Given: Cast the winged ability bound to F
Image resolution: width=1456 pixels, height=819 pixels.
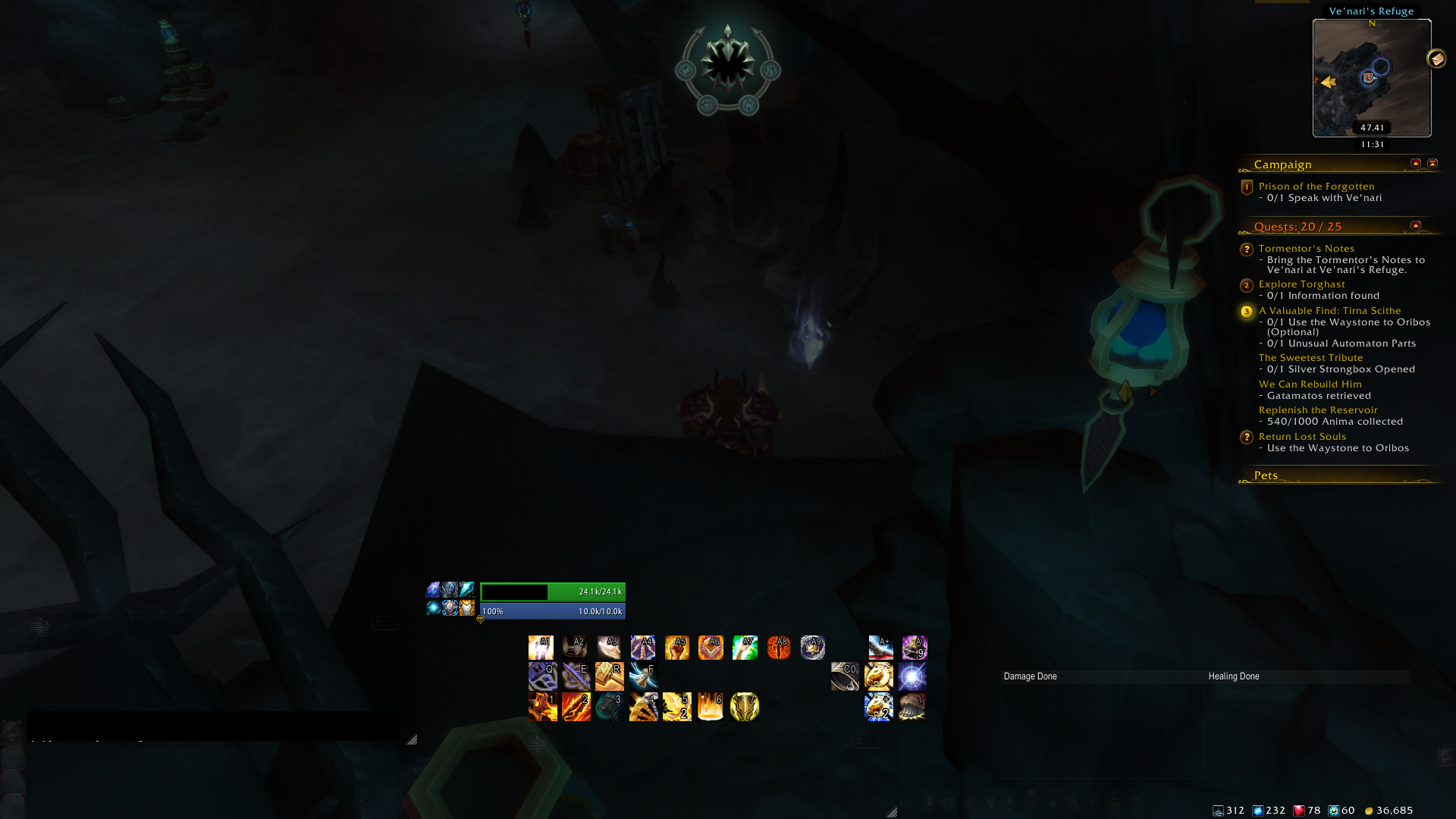Looking at the screenshot, I should 643,676.
